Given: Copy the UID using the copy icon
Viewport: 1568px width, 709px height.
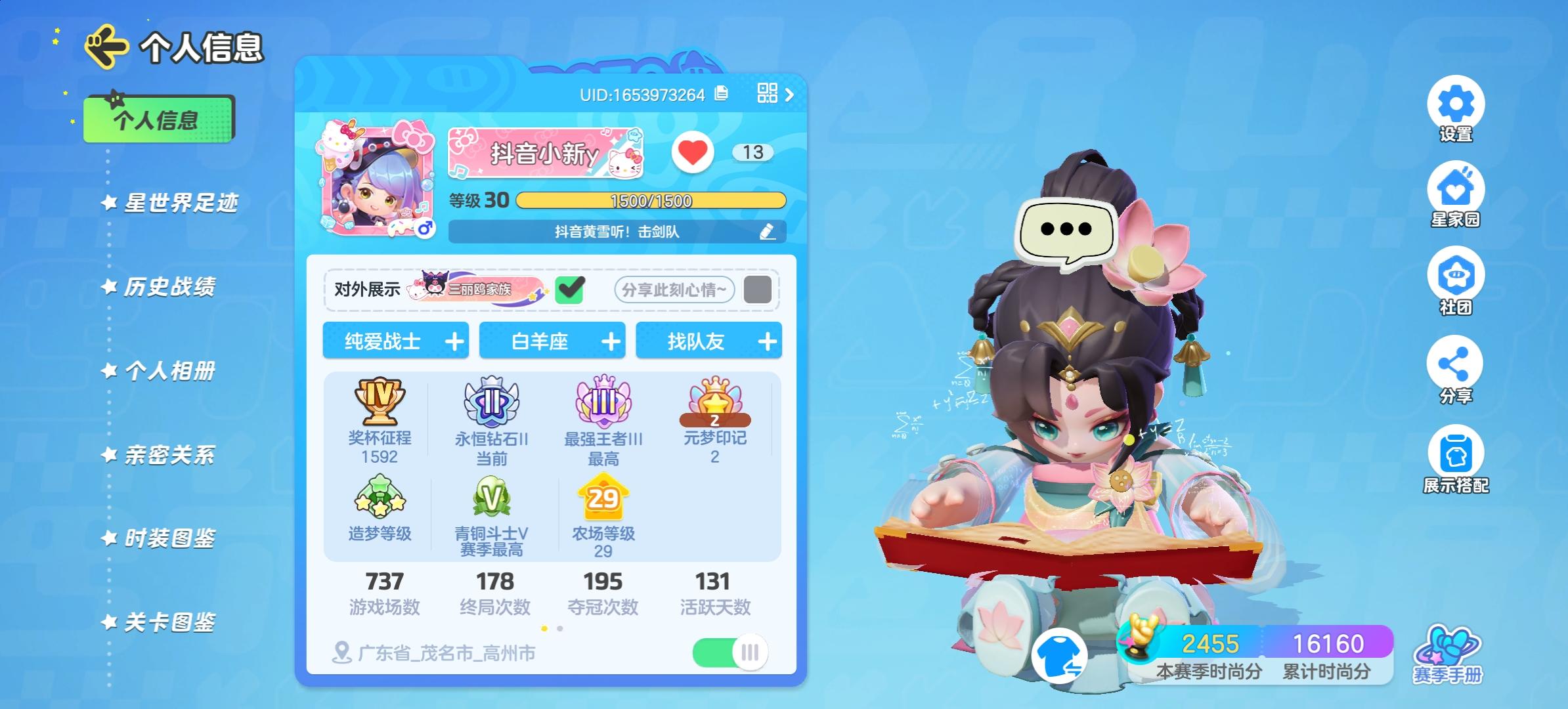Looking at the screenshot, I should (x=721, y=94).
